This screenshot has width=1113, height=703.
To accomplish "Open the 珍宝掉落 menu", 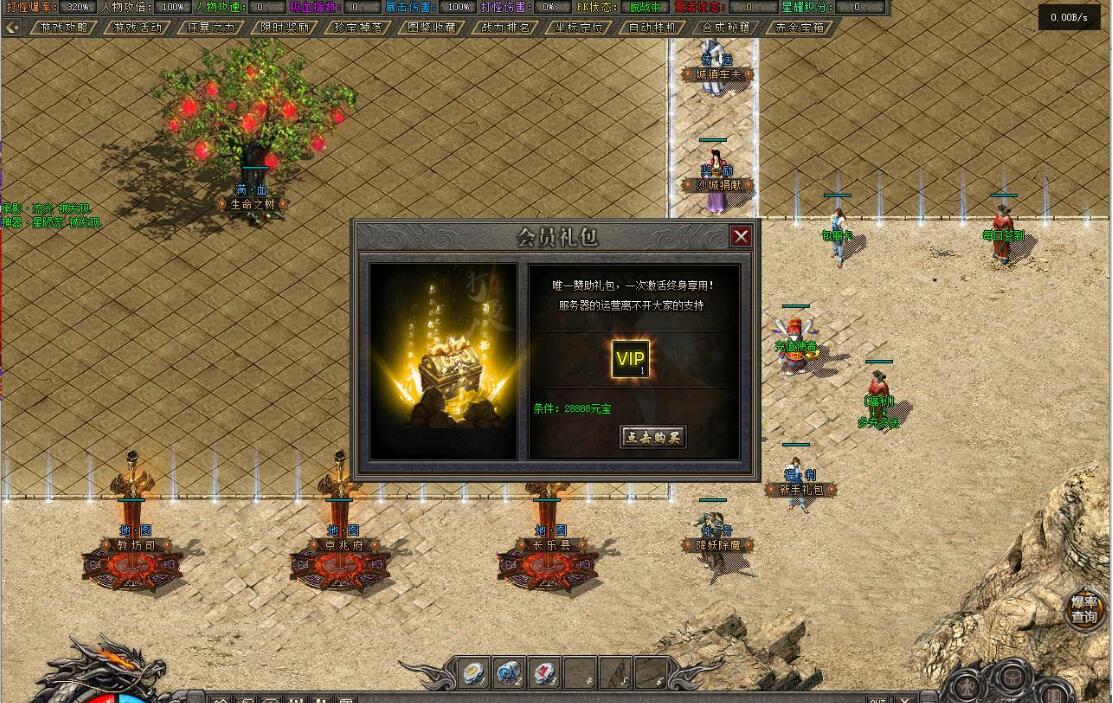I will tap(358, 27).
